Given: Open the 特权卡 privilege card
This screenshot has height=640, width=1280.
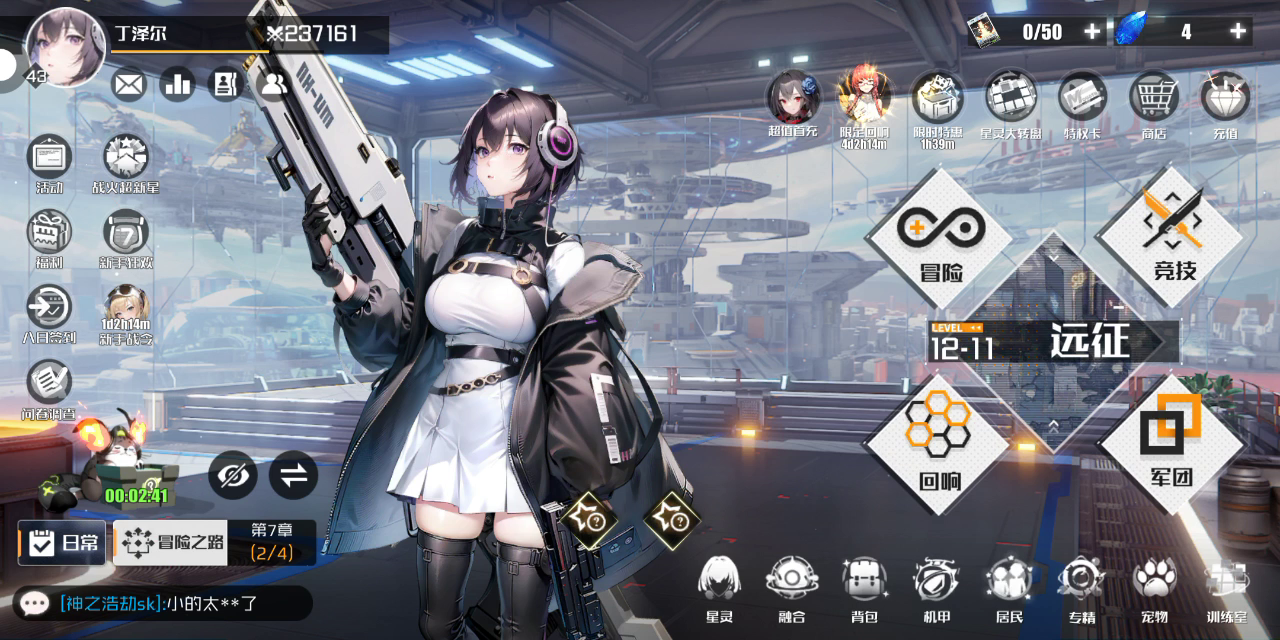Looking at the screenshot, I should 1082,102.
